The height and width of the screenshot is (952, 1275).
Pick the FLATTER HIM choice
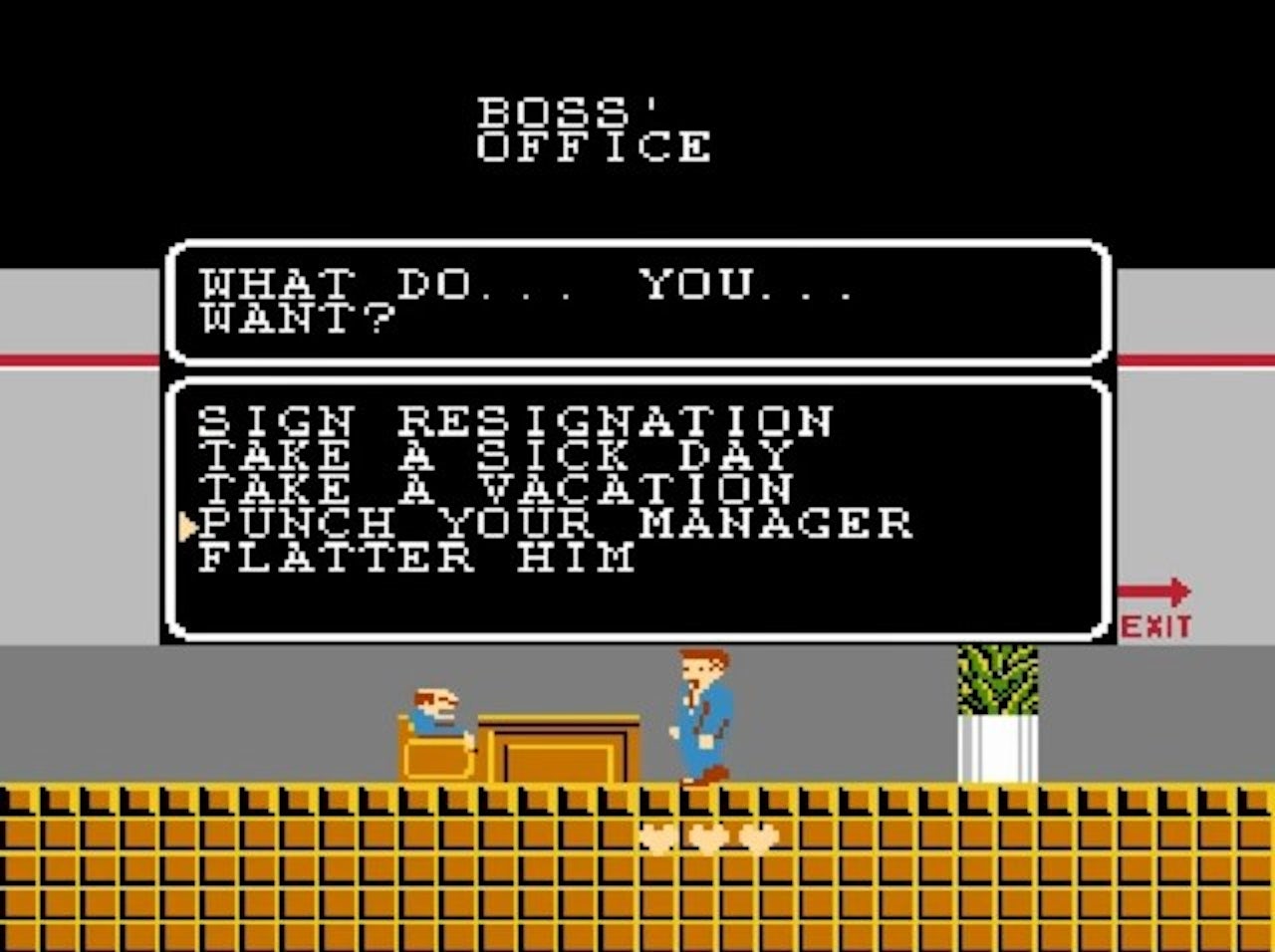pos(418,558)
